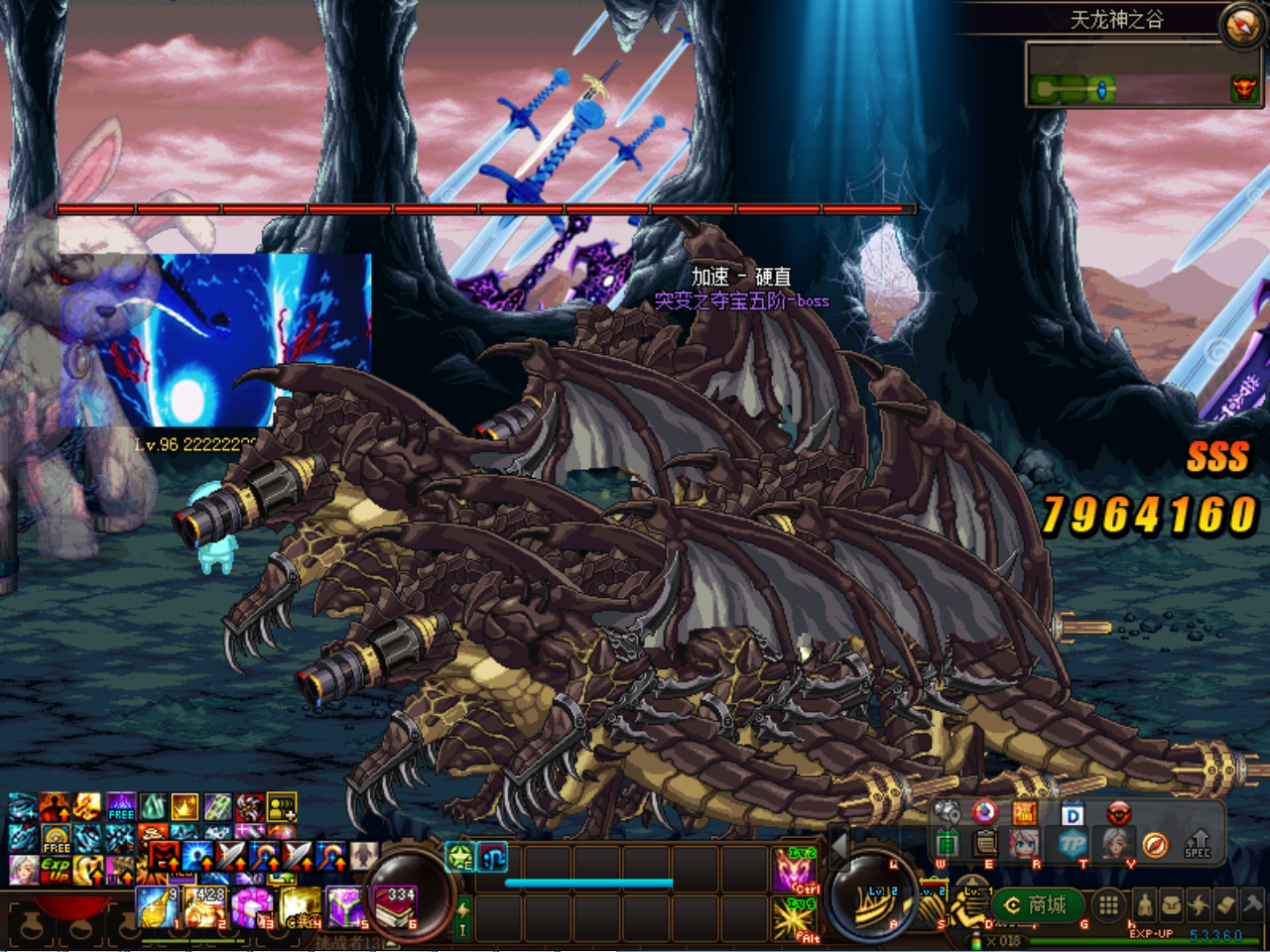
Task: Open the grid menu icon beside the Mall button
Action: 1108,907
